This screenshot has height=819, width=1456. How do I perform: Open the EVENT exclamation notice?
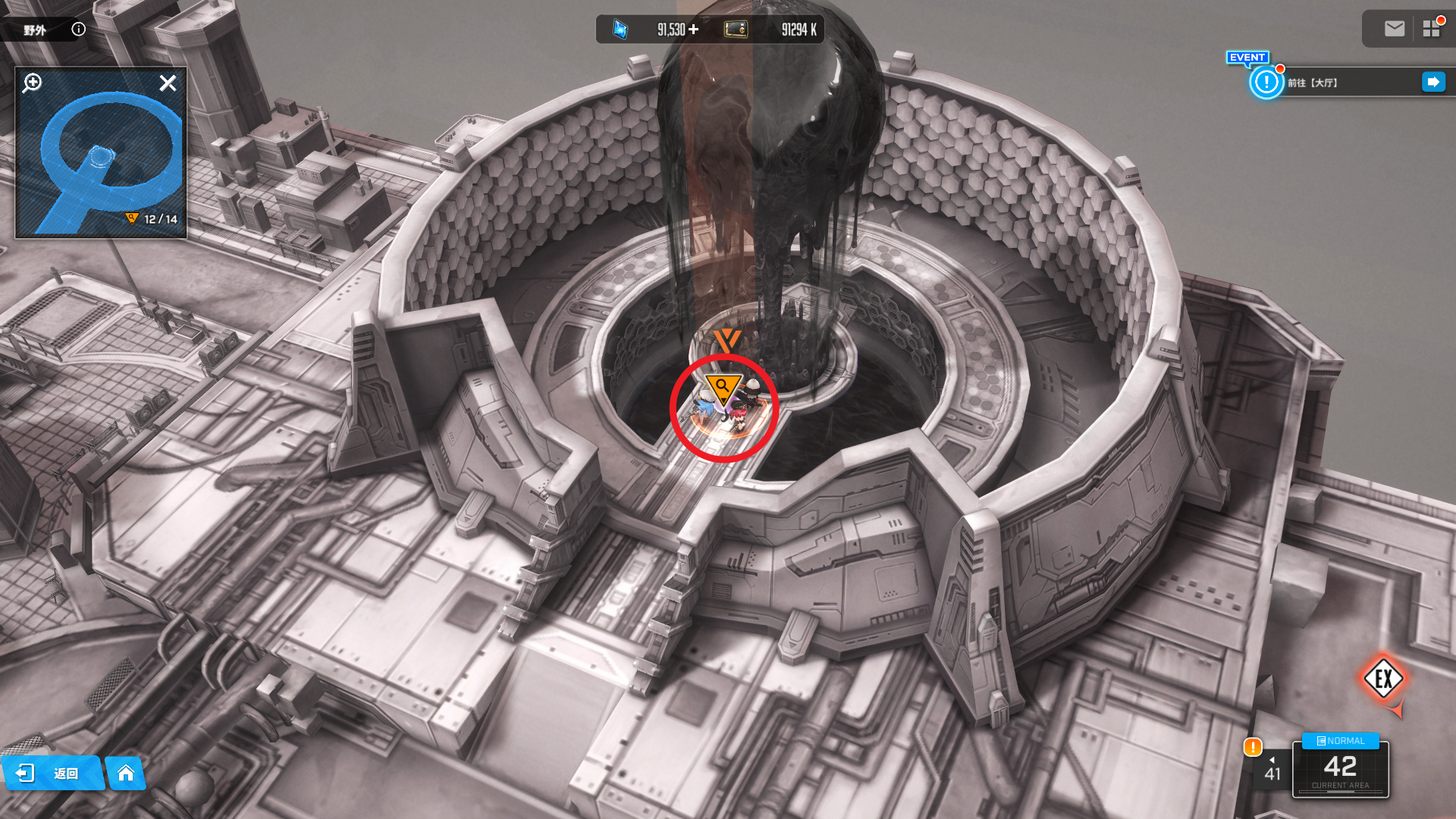click(x=1266, y=82)
